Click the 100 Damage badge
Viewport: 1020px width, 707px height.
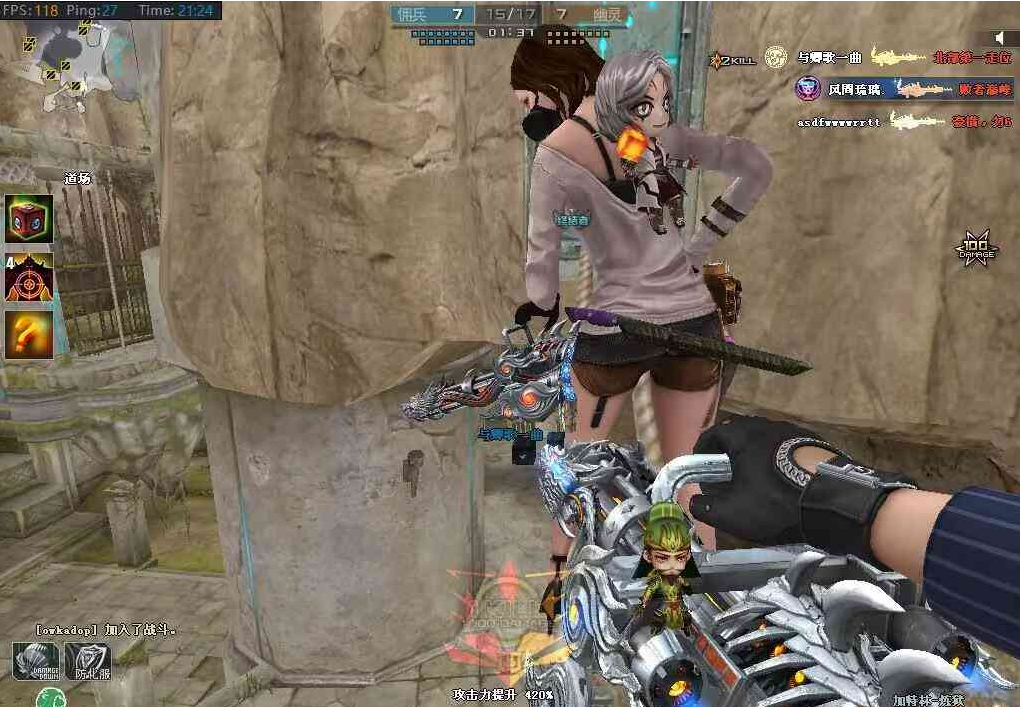(974, 247)
